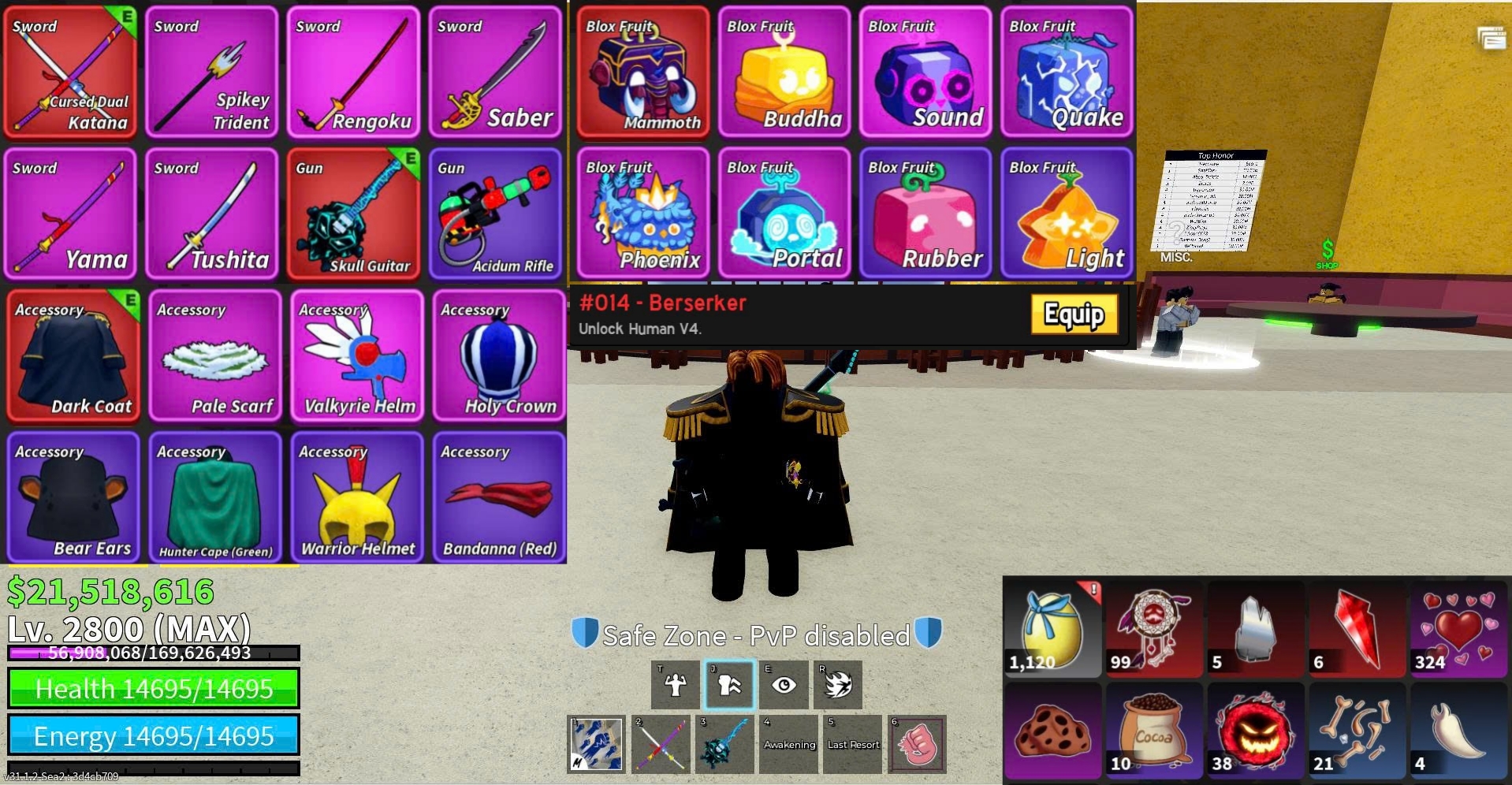This screenshot has height=785, width=1512.
Task: Select the Mammoth Blox Fruit
Action: pyautogui.click(x=643, y=73)
